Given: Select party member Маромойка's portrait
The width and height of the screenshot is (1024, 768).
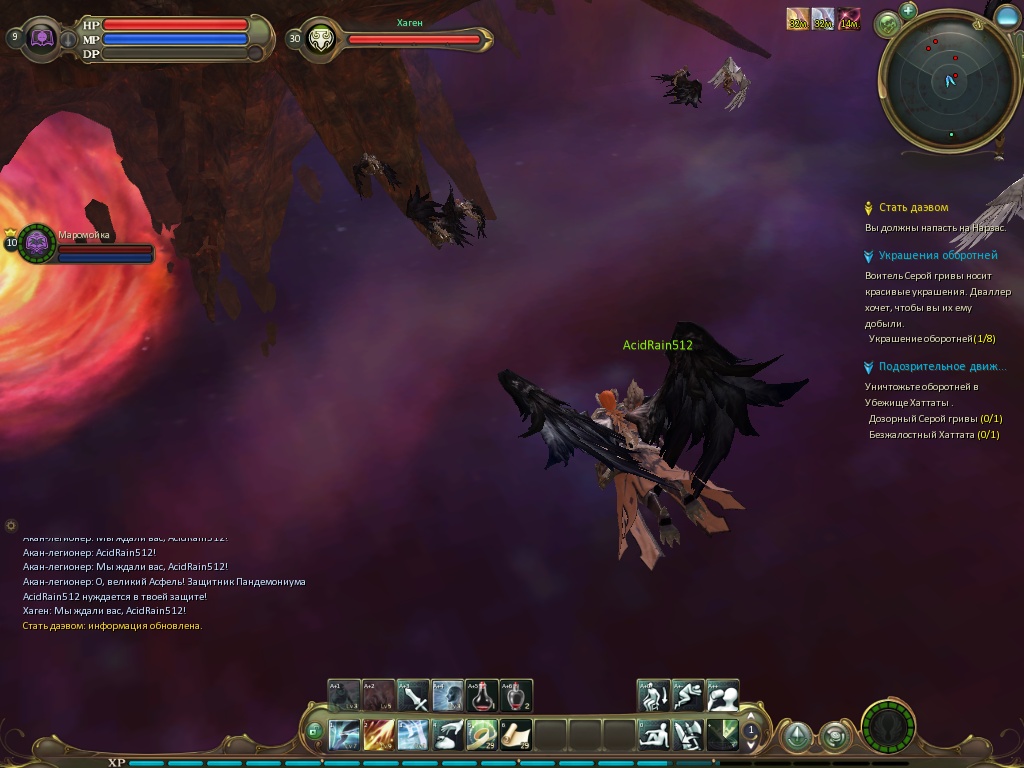Looking at the screenshot, I should click(x=37, y=242).
